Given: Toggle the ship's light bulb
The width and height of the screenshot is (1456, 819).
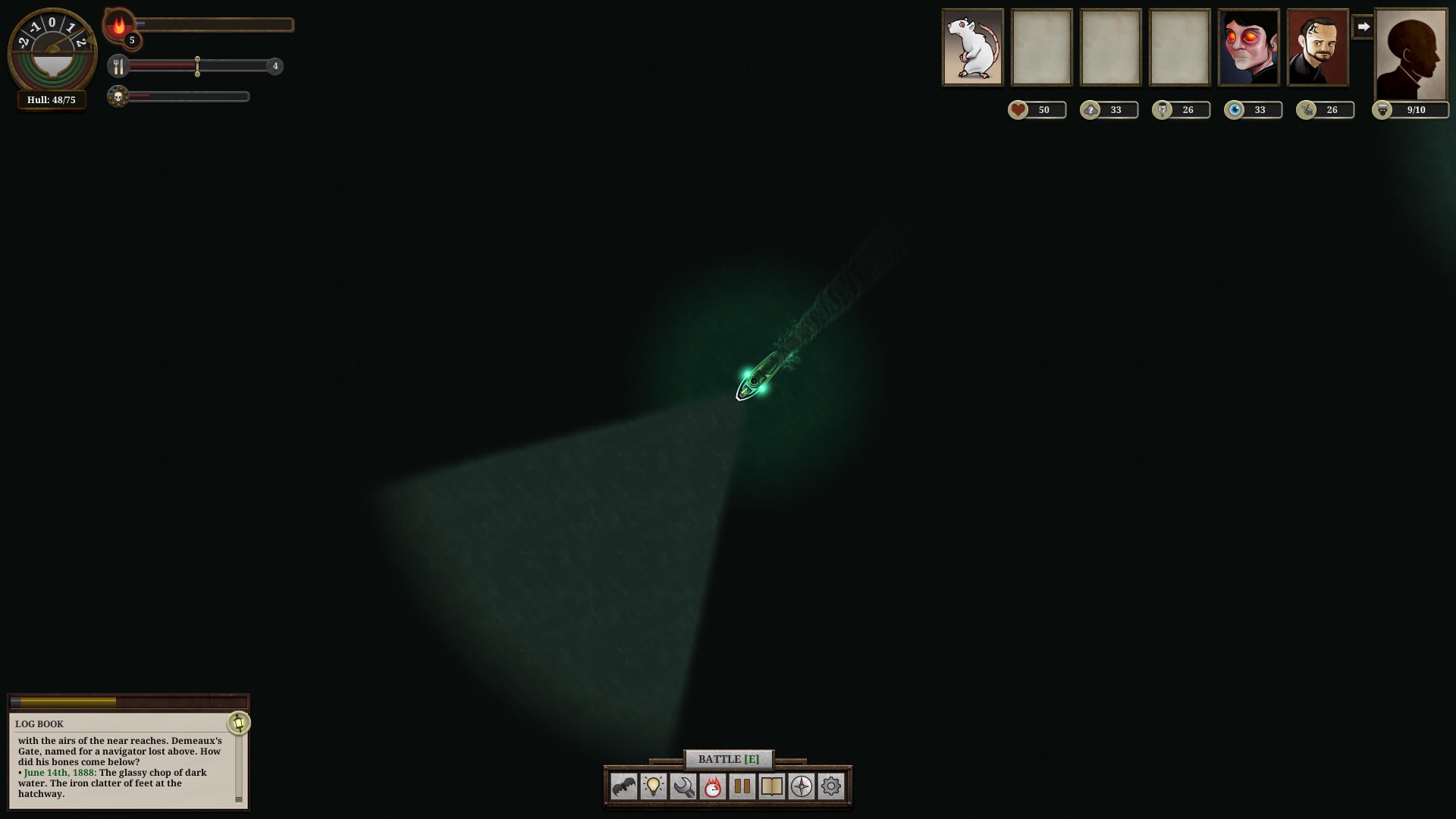Looking at the screenshot, I should click(x=654, y=787).
